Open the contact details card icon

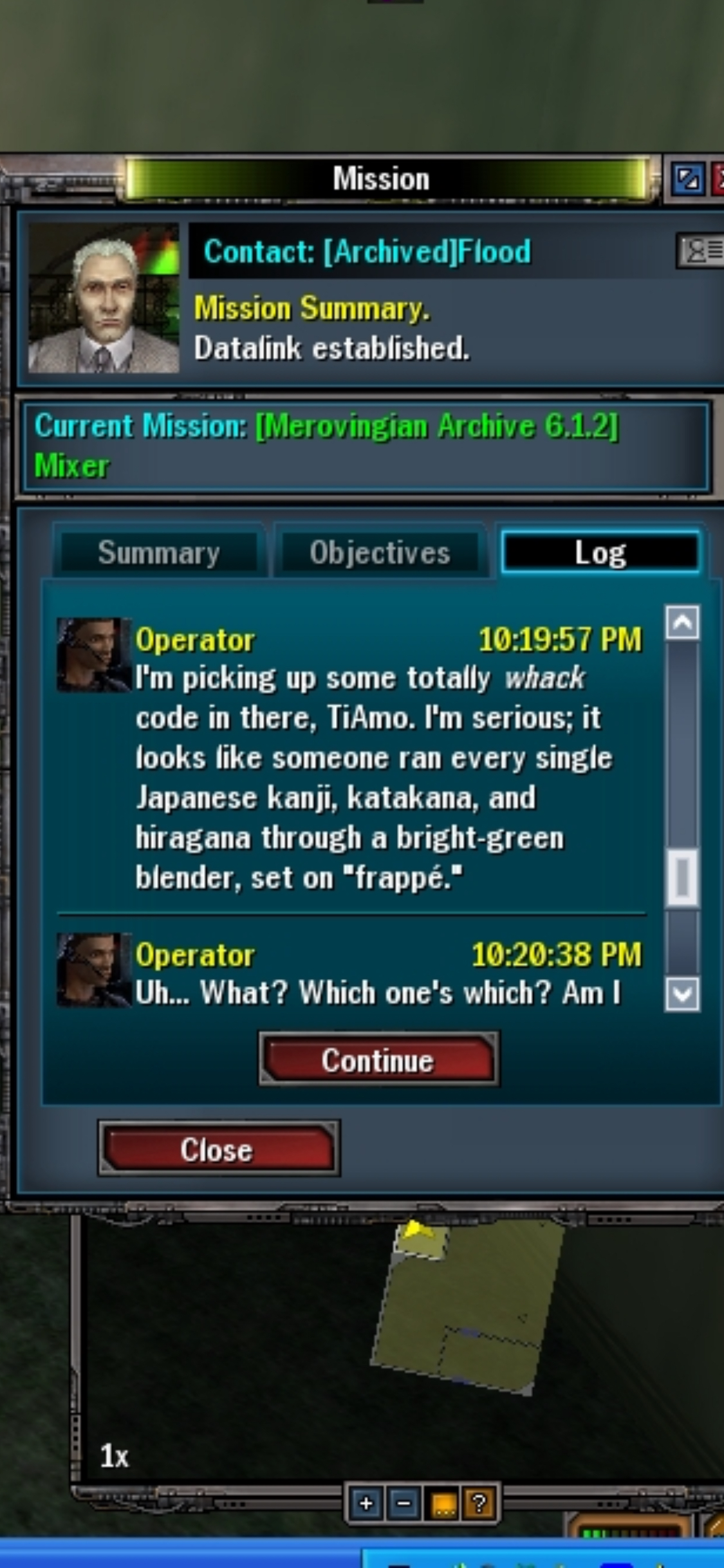coord(700,250)
